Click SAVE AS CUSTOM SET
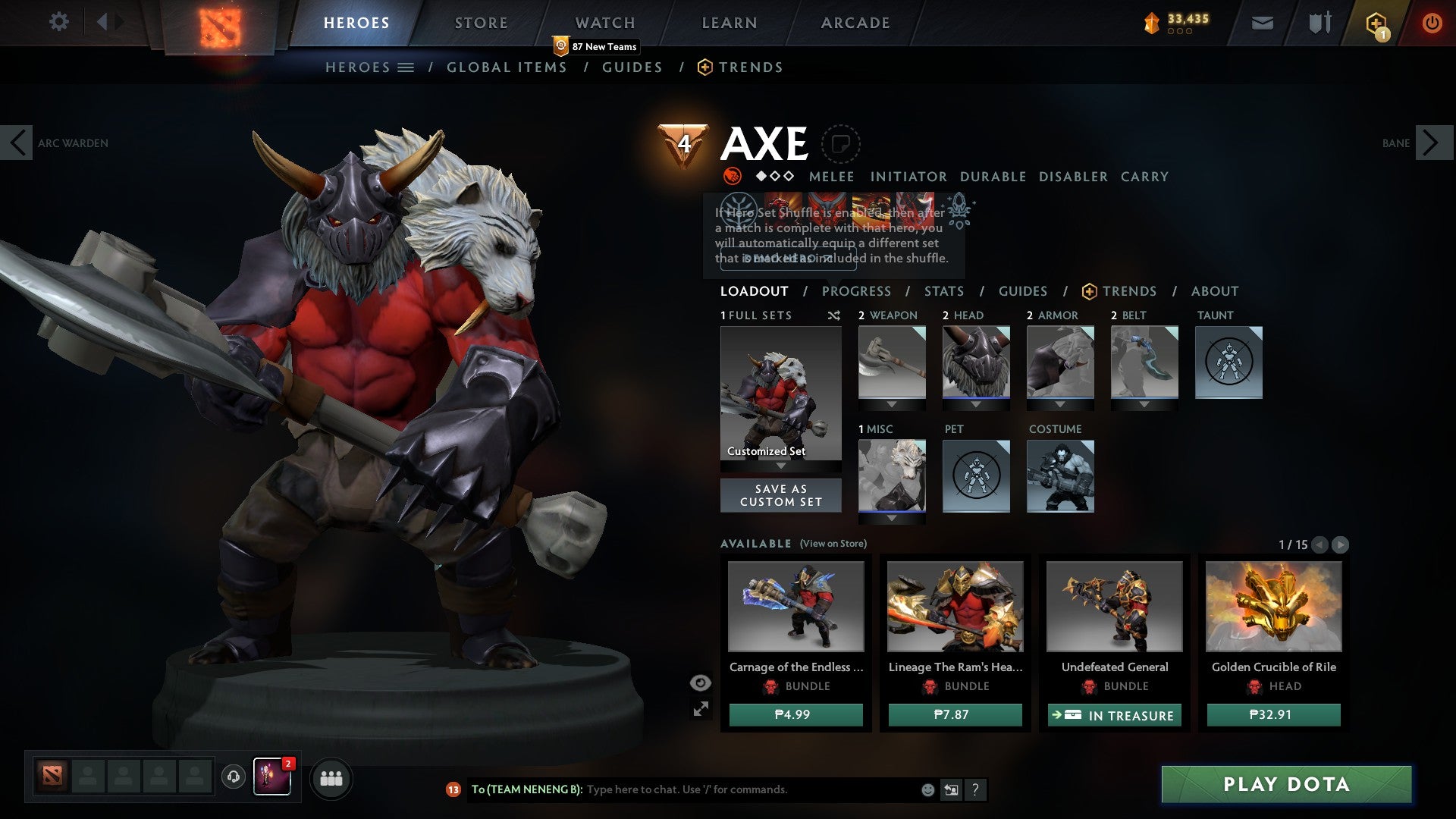 click(x=780, y=495)
